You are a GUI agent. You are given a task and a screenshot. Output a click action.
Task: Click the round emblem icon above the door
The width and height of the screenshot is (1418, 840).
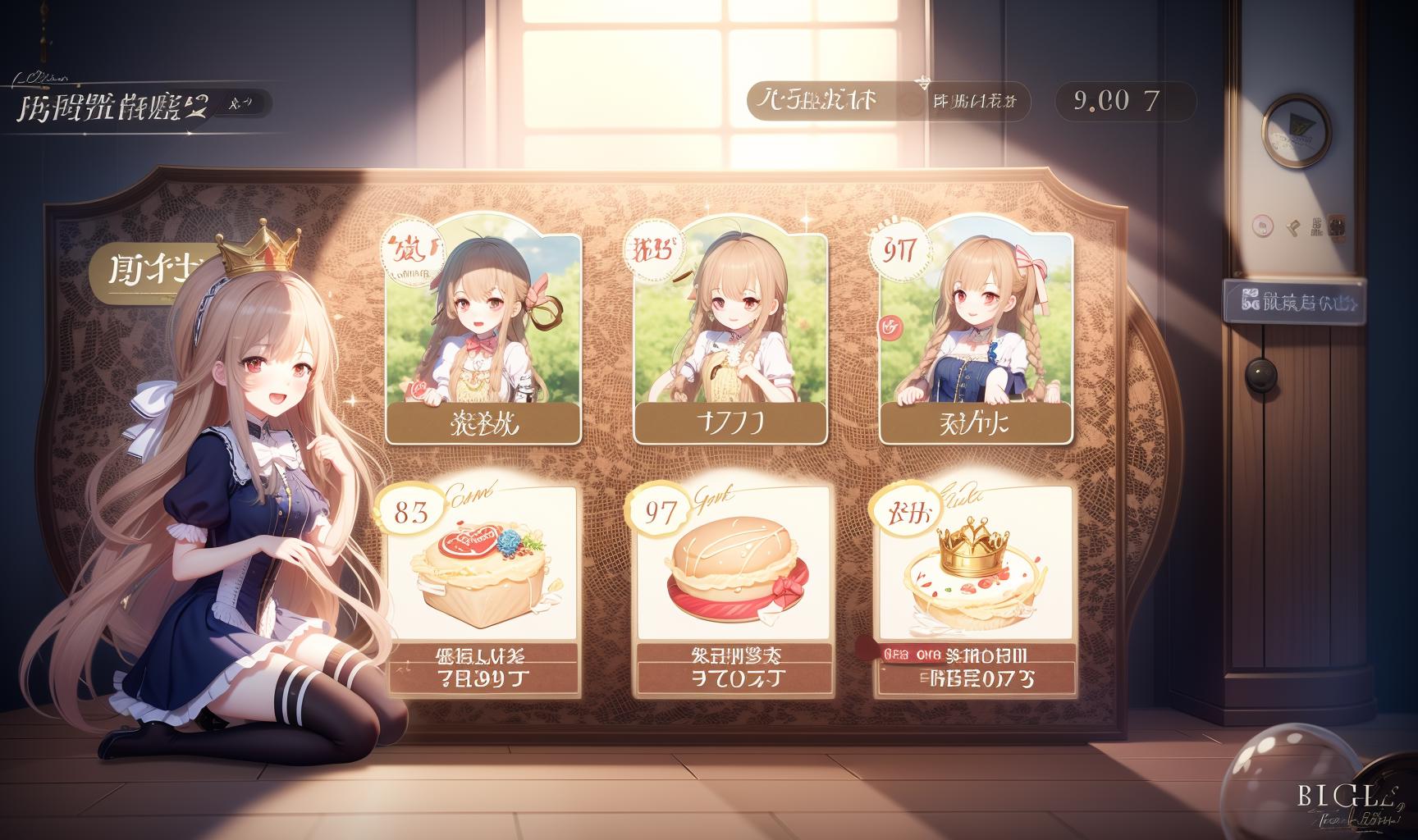click(1297, 130)
